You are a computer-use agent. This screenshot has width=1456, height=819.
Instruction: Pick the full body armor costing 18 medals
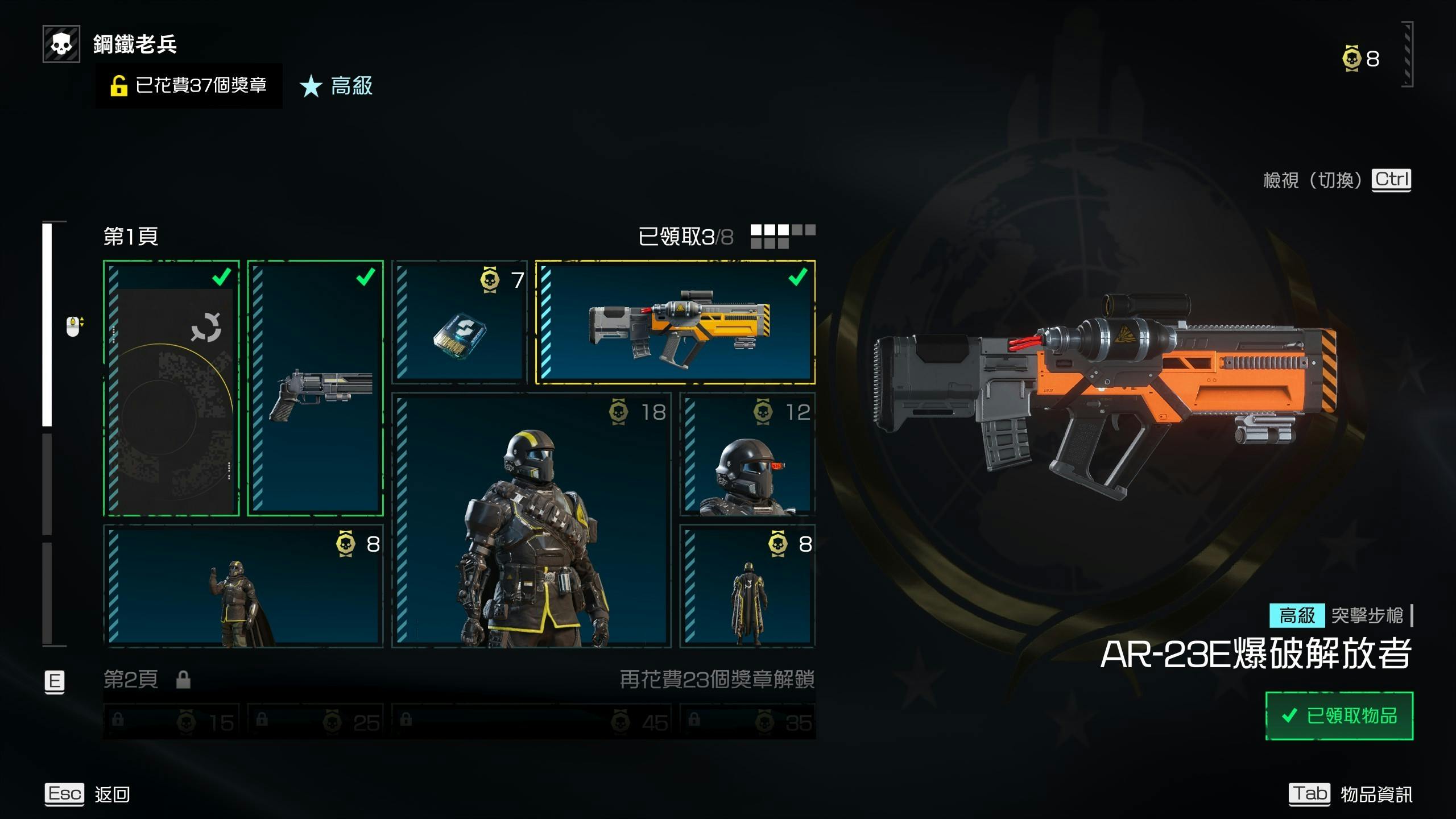tap(532, 520)
